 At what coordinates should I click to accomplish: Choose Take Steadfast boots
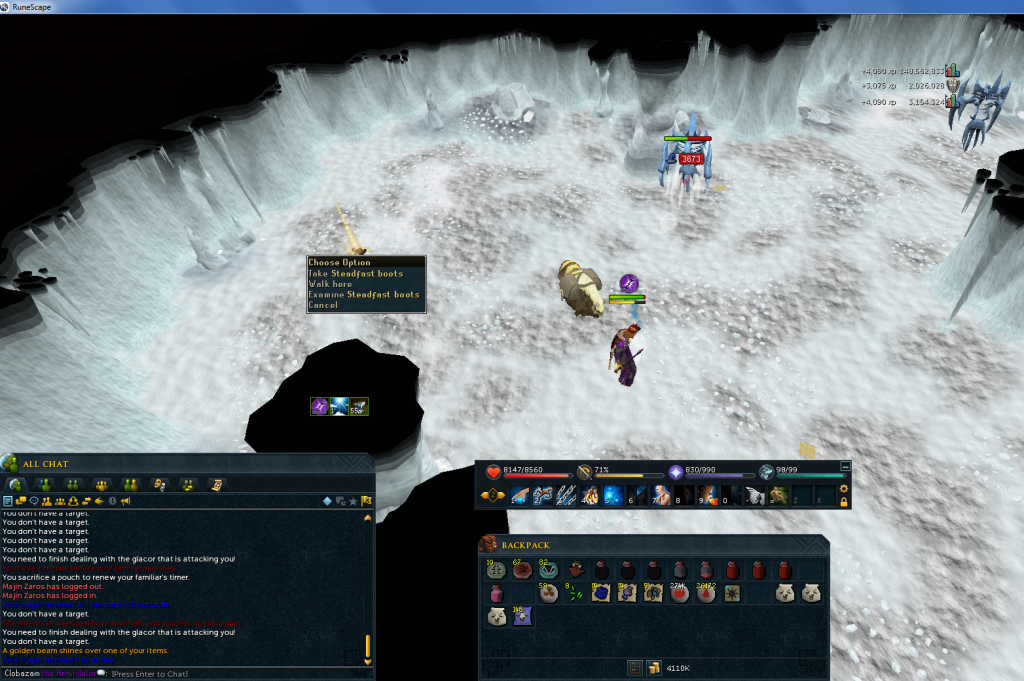356,273
